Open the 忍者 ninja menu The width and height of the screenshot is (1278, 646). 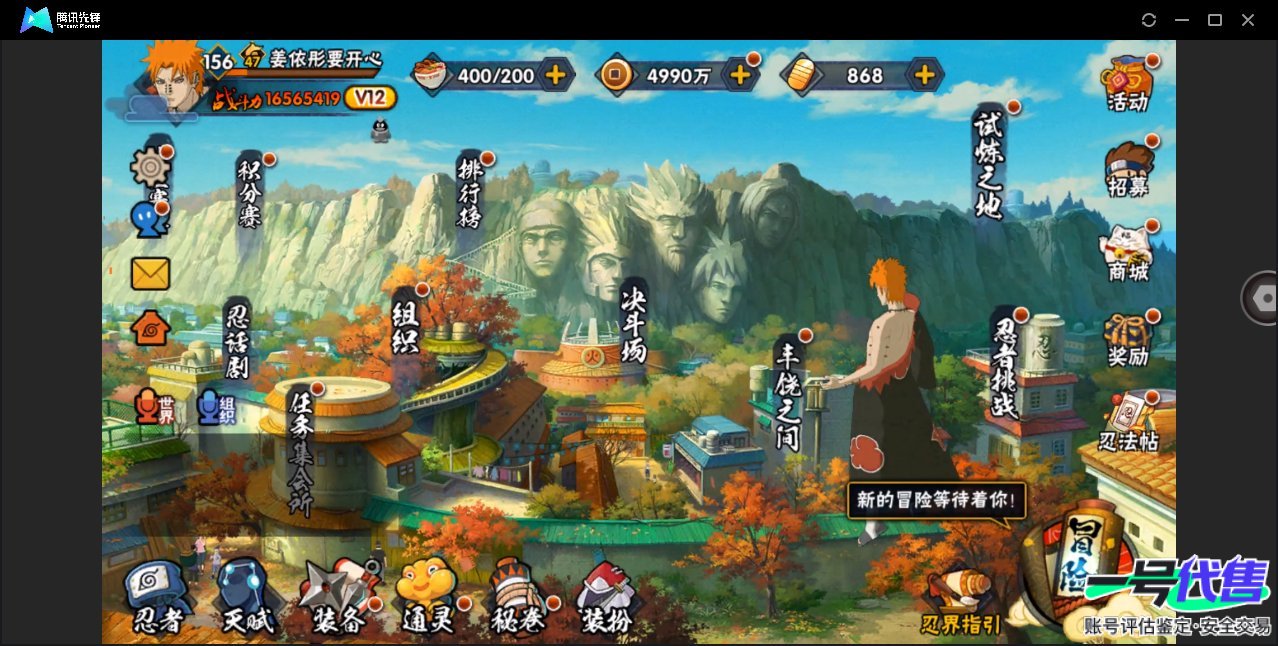[x=158, y=598]
